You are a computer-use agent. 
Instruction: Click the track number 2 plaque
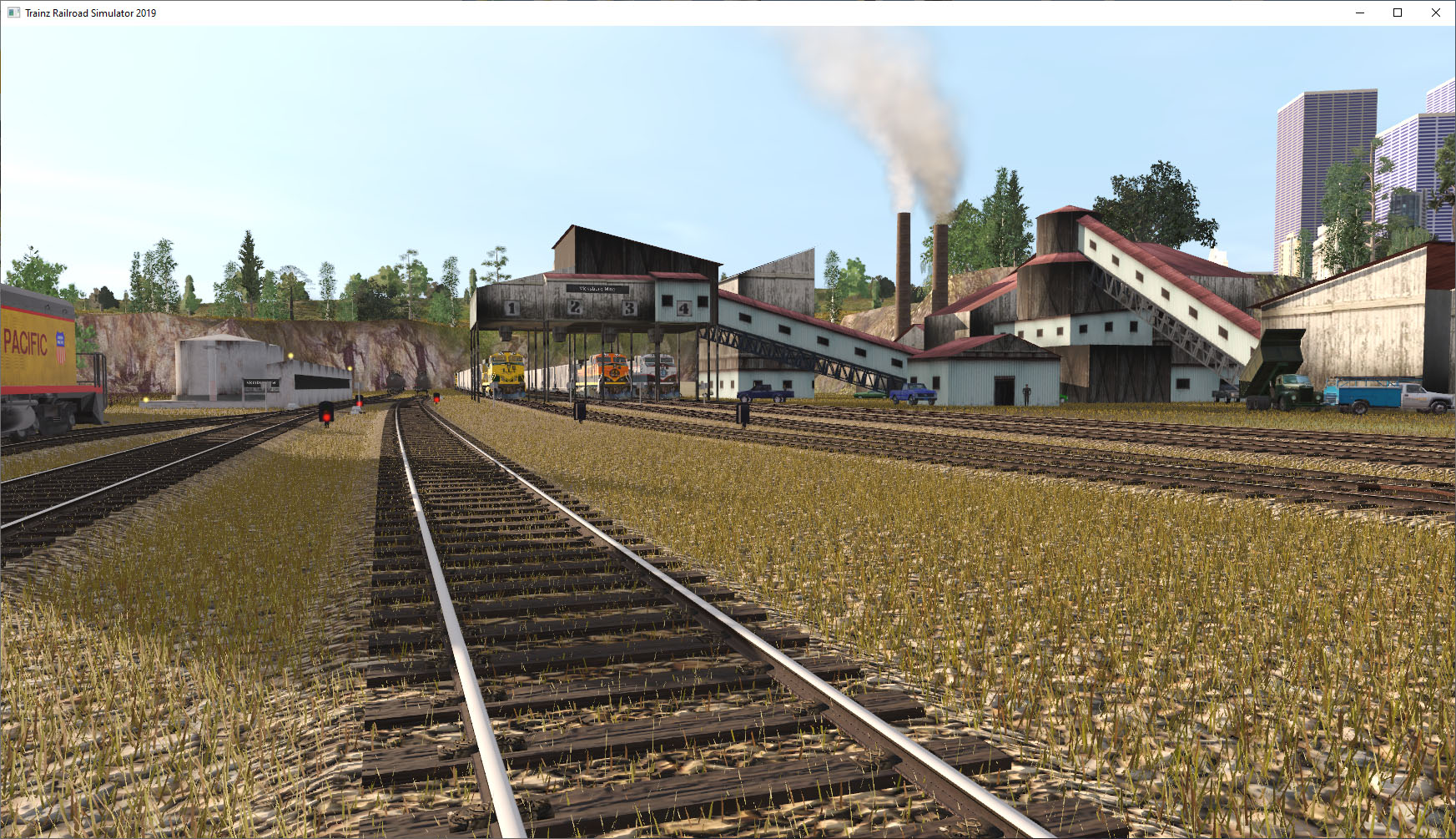coord(576,307)
